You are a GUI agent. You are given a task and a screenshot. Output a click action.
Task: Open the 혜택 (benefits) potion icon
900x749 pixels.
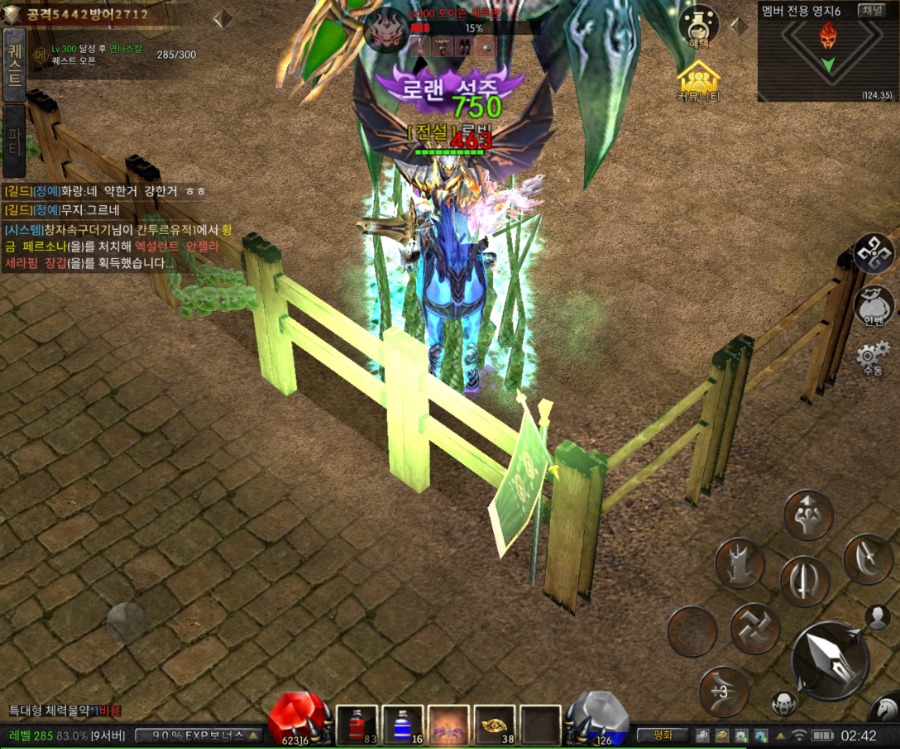click(699, 25)
